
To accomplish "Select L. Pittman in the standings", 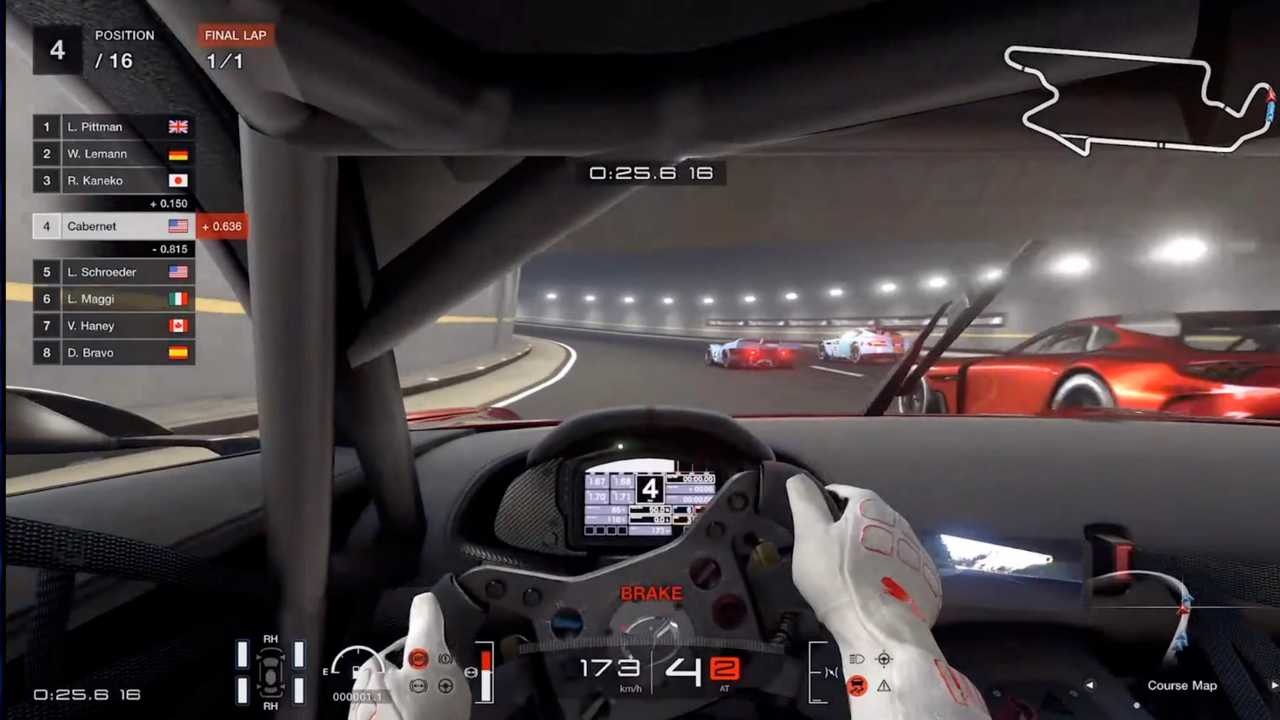I will click(113, 127).
